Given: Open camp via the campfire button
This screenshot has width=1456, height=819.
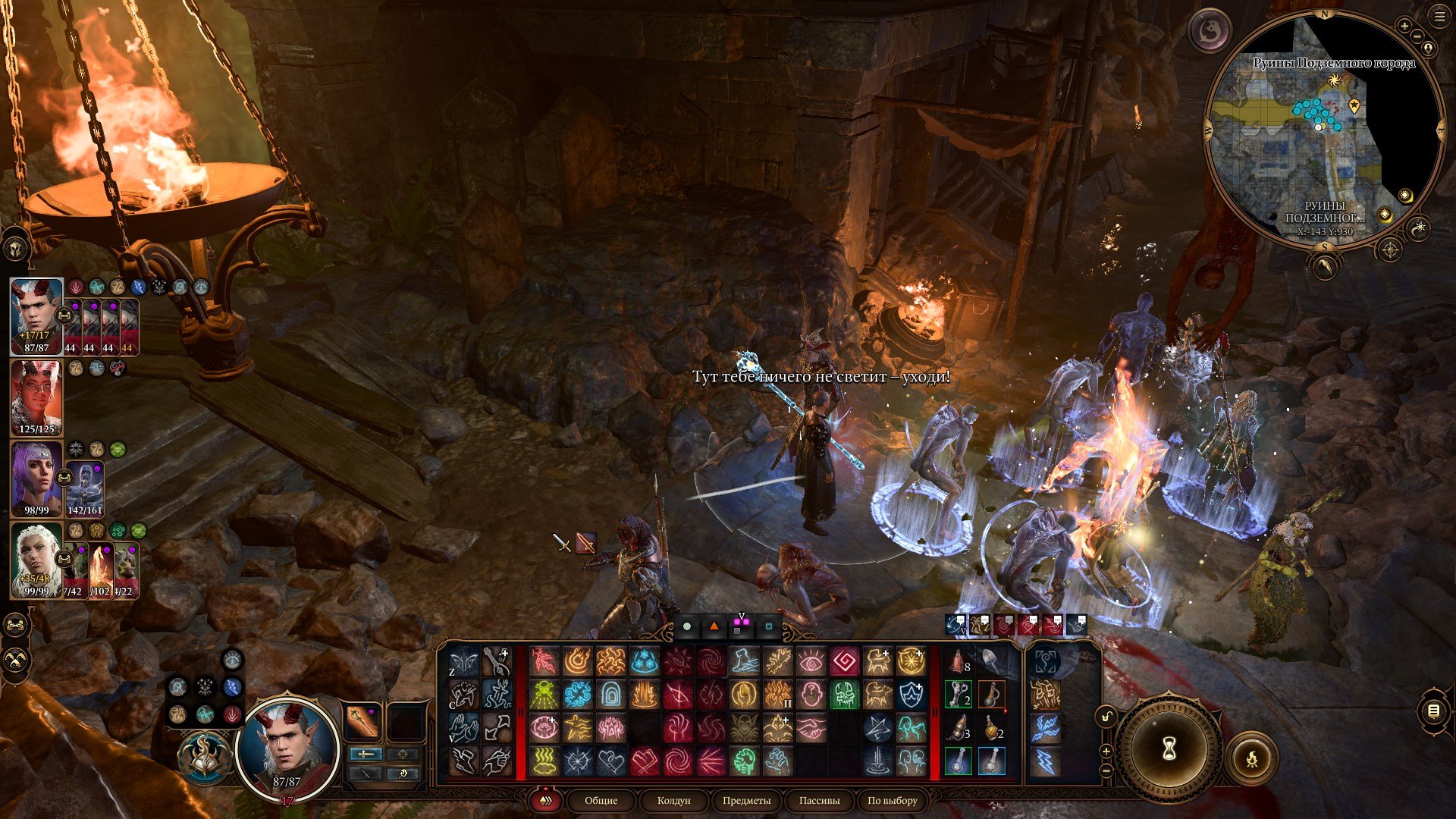Looking at the screenshot, I should [x=1251, y=757].
